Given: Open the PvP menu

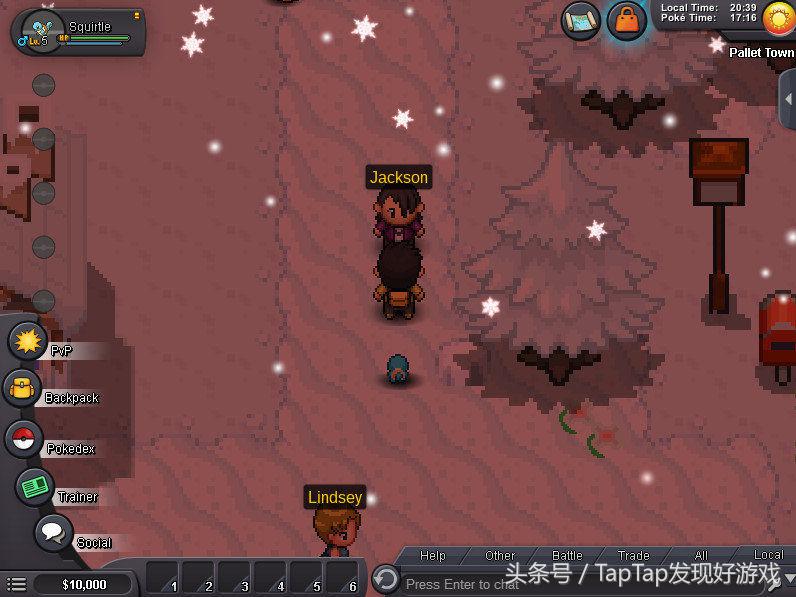Looking at the screenshot, I should point(28,342).
